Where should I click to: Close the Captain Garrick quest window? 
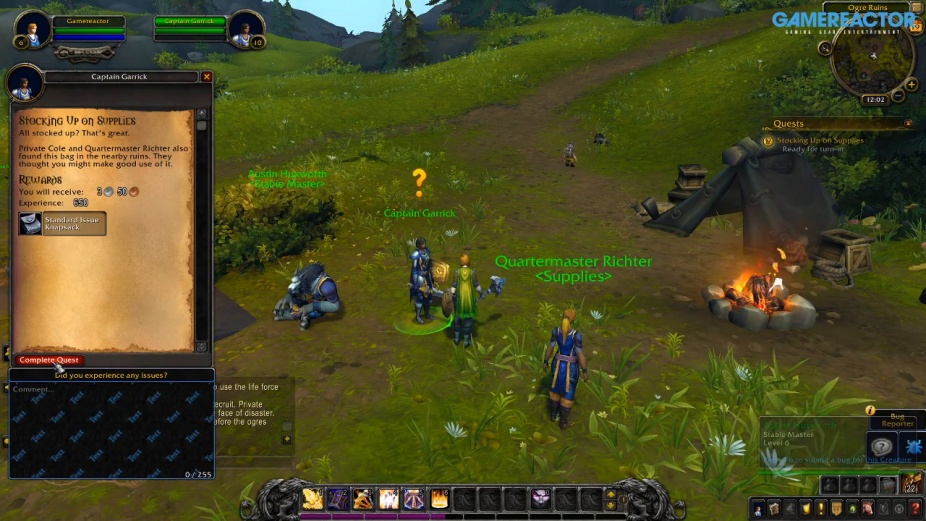tap(206, 77)
